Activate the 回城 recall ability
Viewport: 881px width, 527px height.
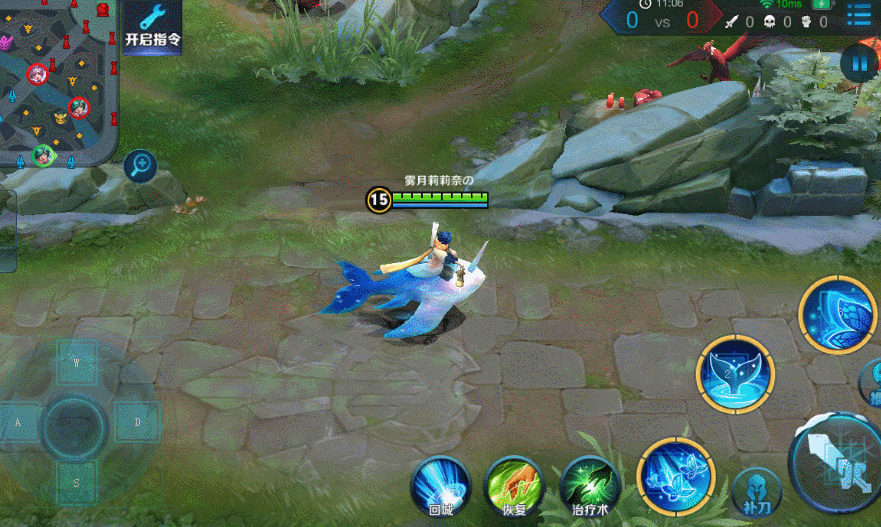(441, 485)
